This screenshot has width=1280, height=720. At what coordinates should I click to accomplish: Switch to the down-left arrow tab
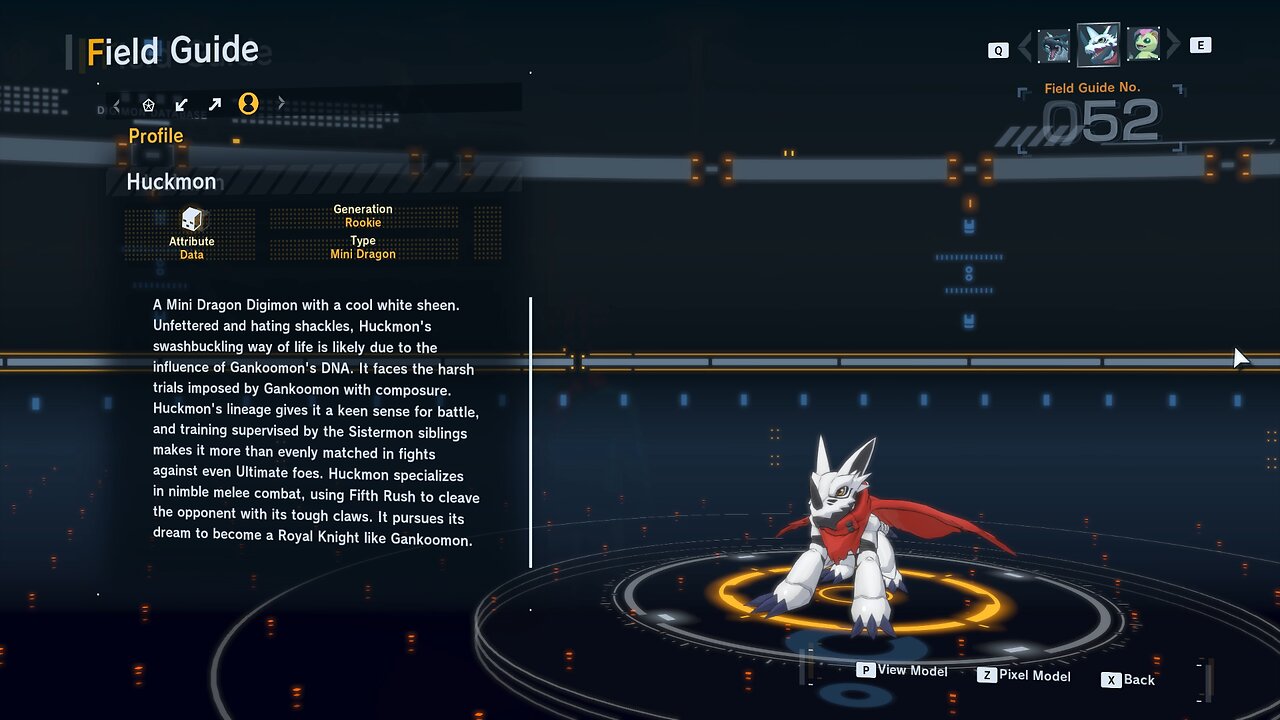point(181,104)
